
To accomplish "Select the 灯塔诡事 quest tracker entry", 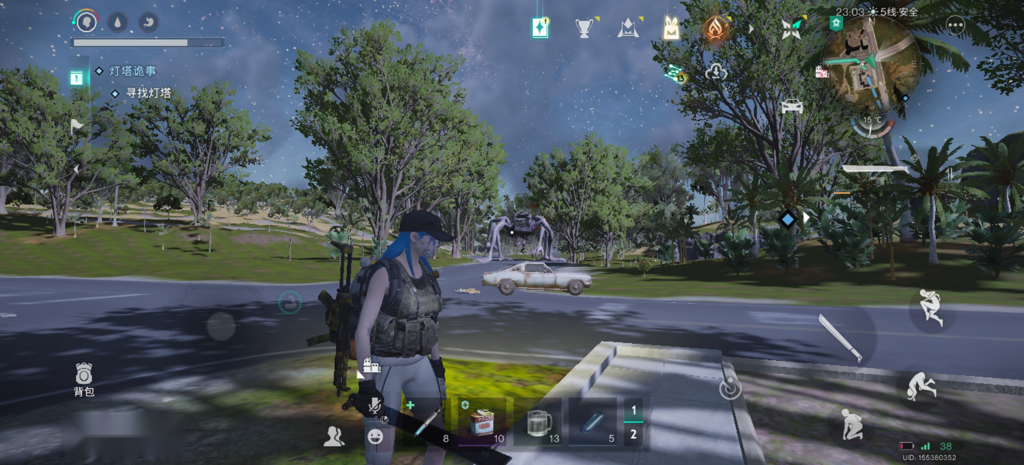I will click(134, 71).
